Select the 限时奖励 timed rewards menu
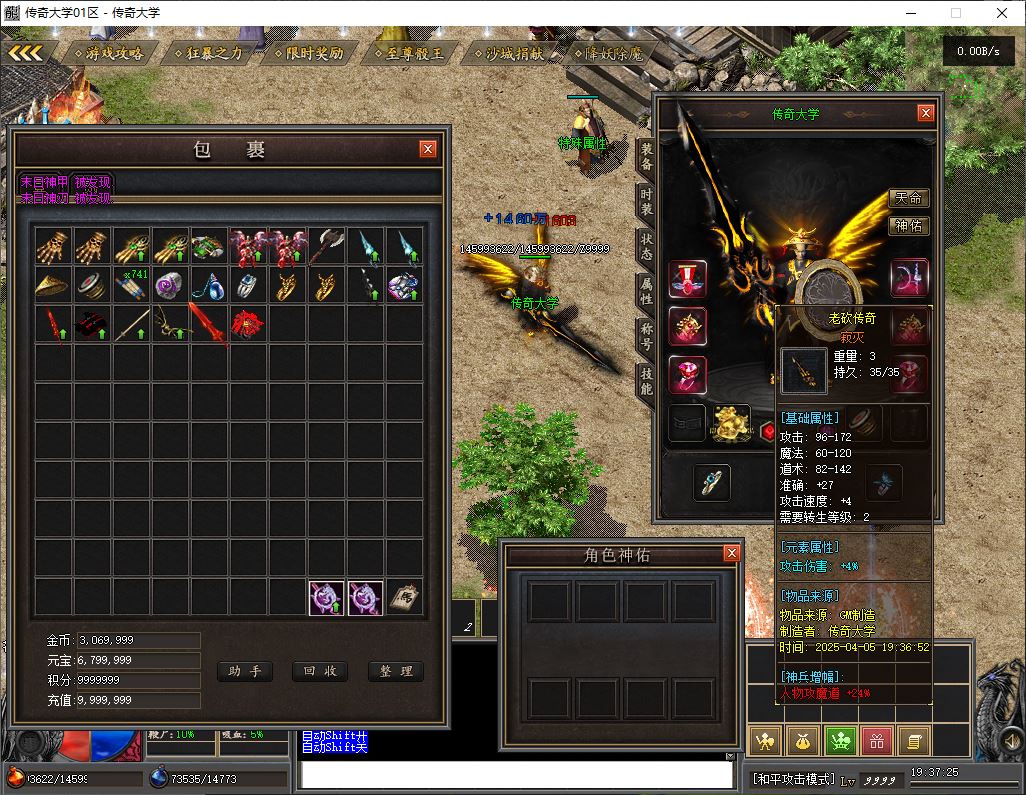Viewport: 1026px width, 795px height. [308, 53]
